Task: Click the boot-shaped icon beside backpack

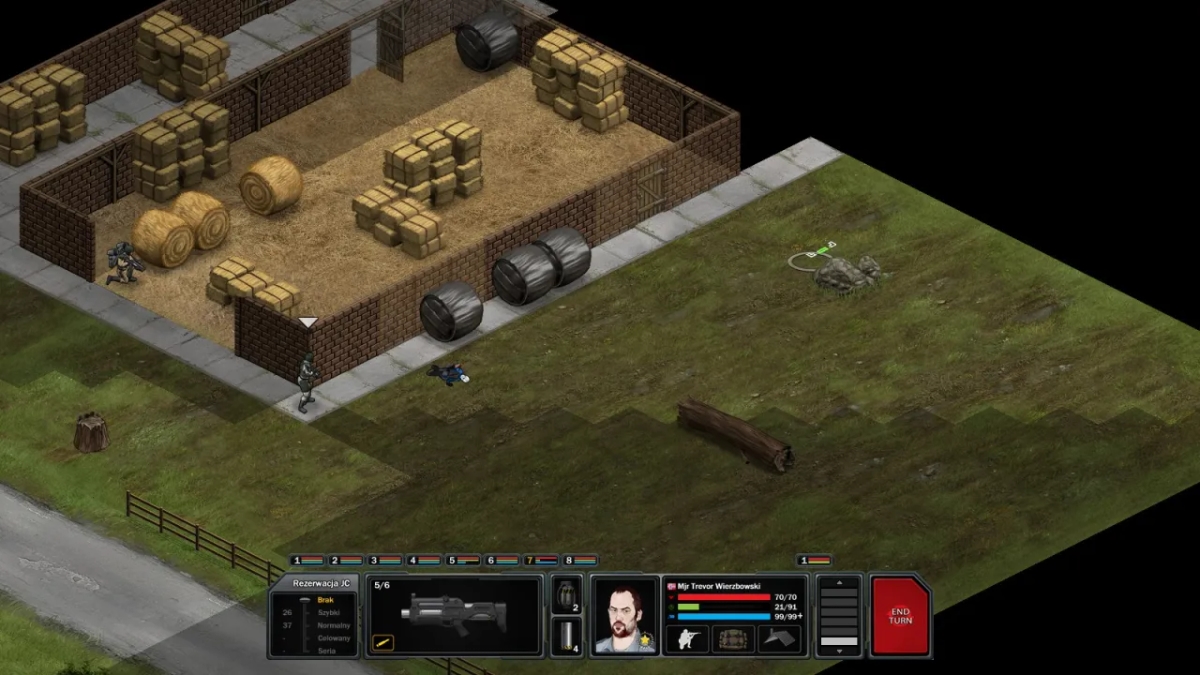Action: tap(779, 639)
